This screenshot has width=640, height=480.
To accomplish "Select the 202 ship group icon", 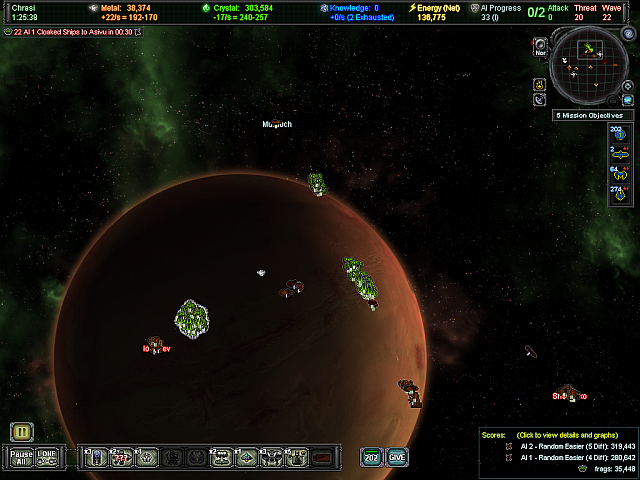I will (x=617, y=133).
